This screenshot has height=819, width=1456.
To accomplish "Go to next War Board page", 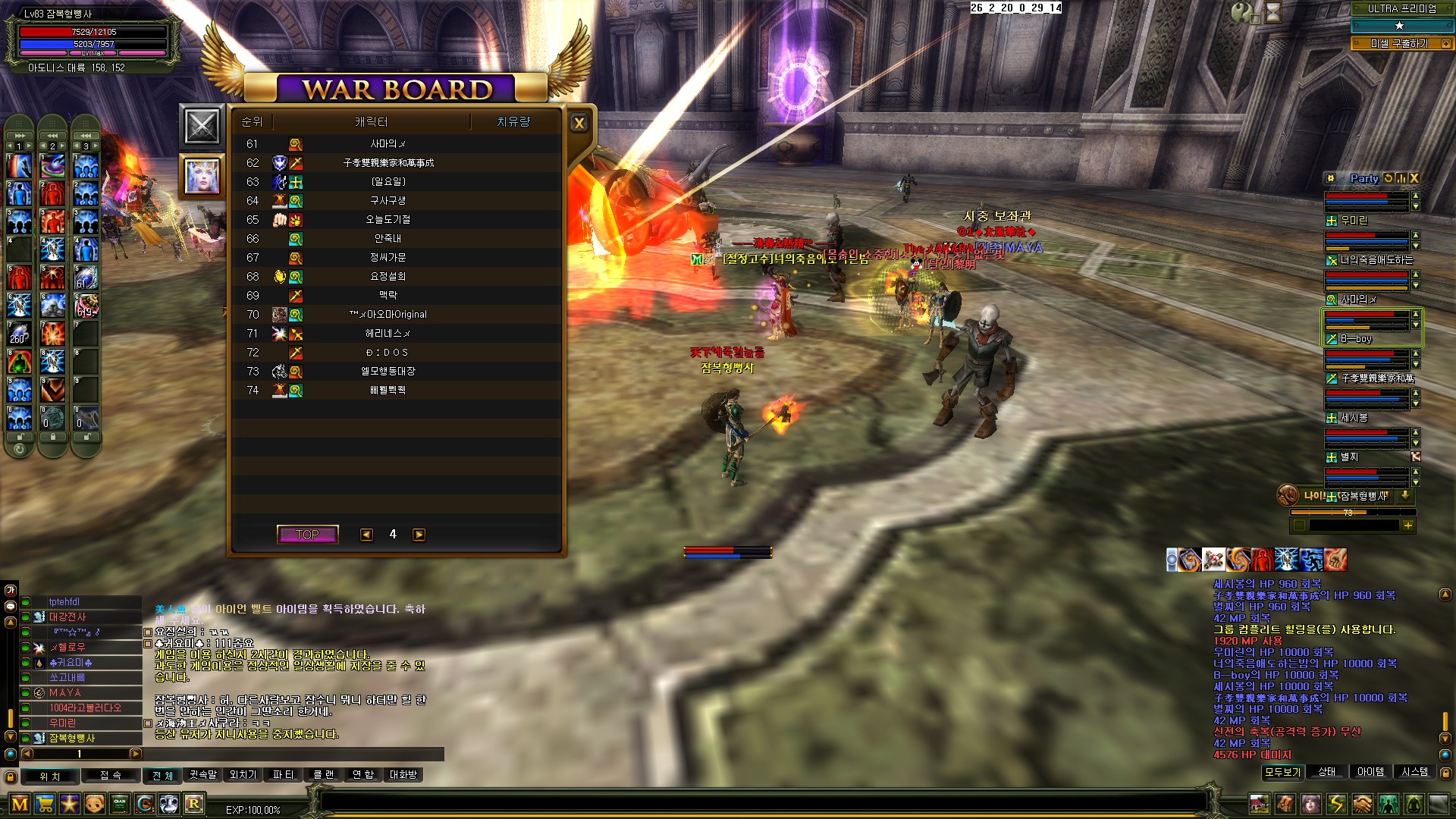I will click(419, 535).
